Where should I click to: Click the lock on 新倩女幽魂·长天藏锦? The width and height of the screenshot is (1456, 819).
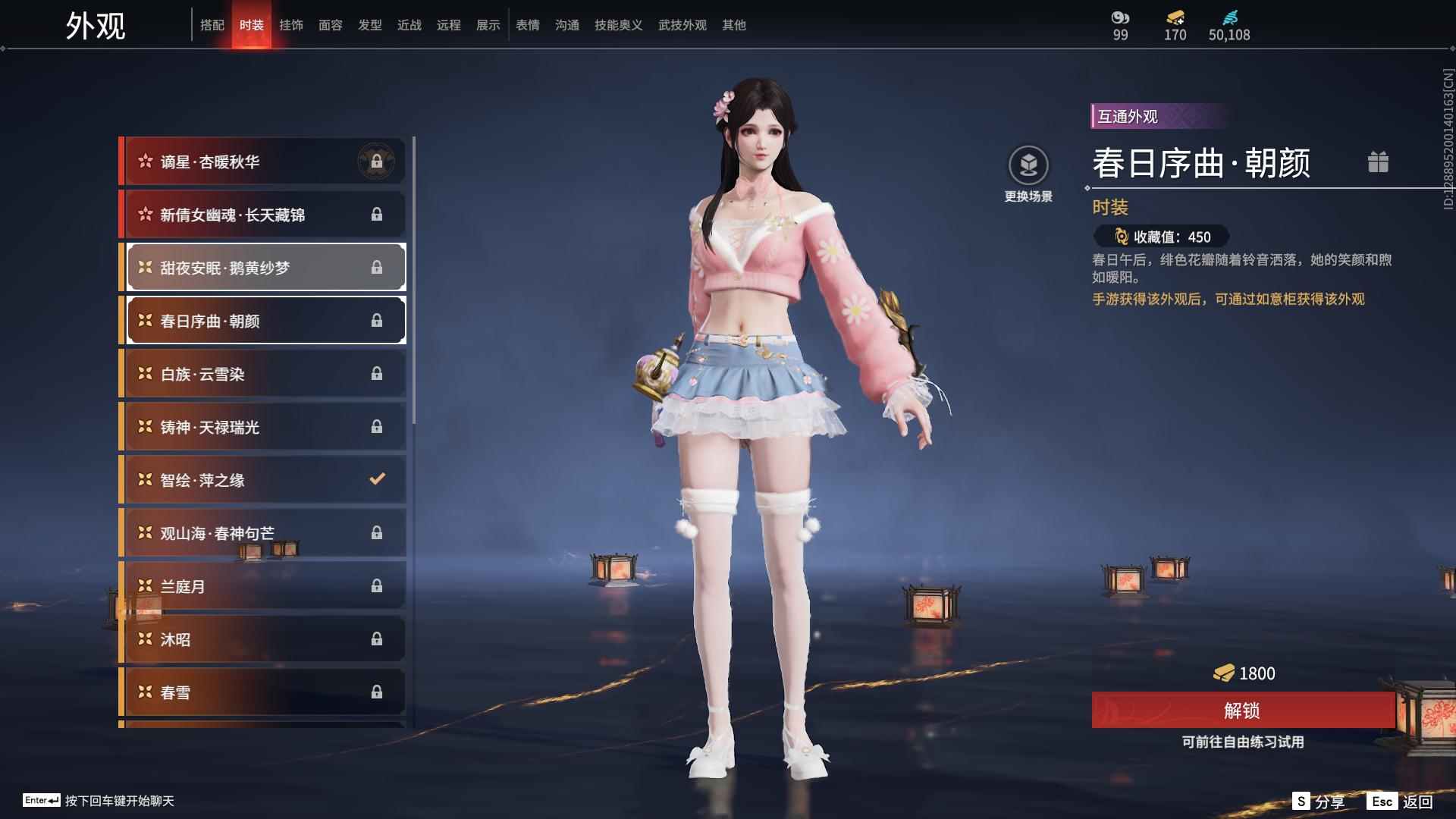point(378,214)
